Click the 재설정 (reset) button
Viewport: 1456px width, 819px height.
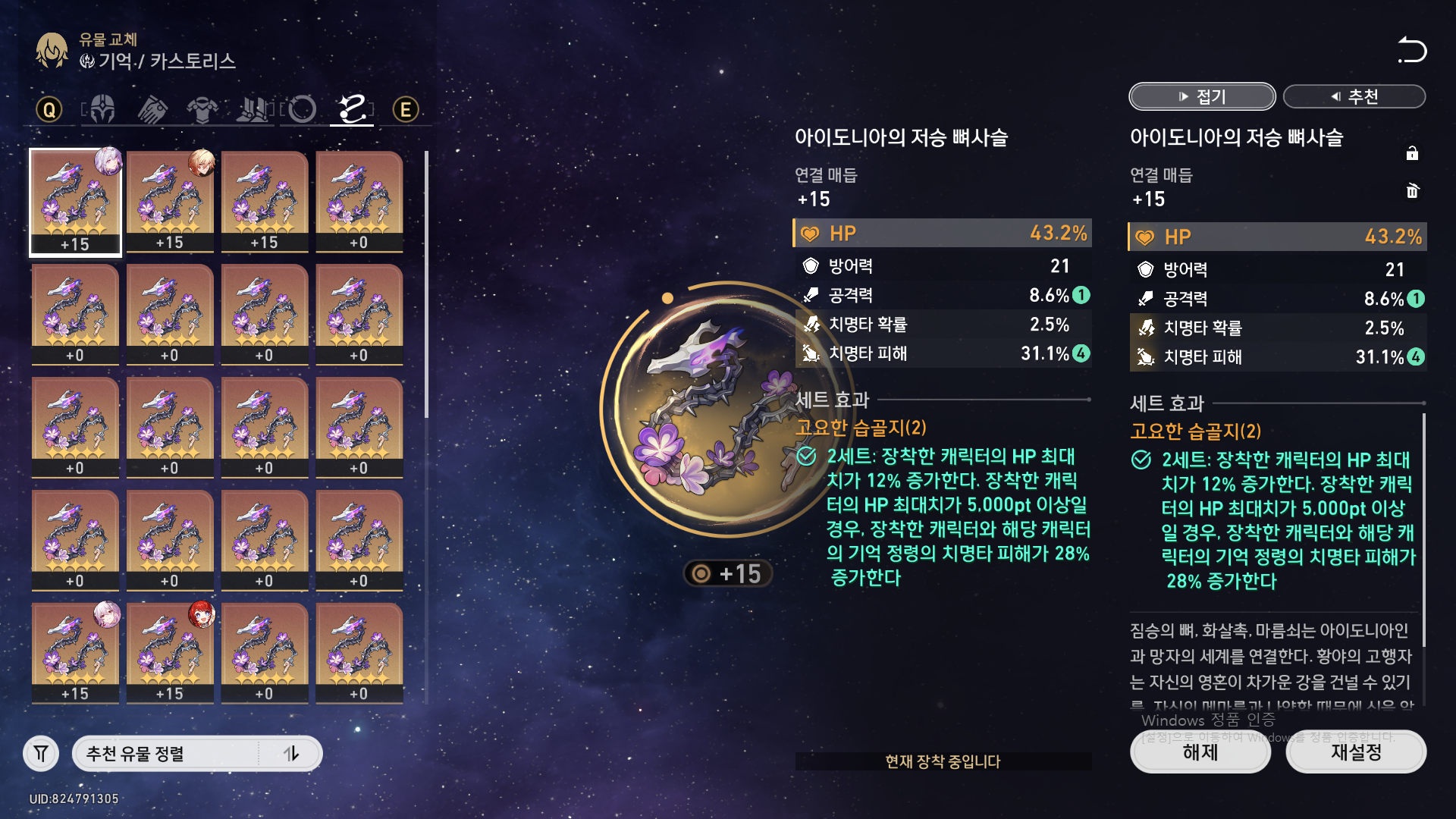1356,752
